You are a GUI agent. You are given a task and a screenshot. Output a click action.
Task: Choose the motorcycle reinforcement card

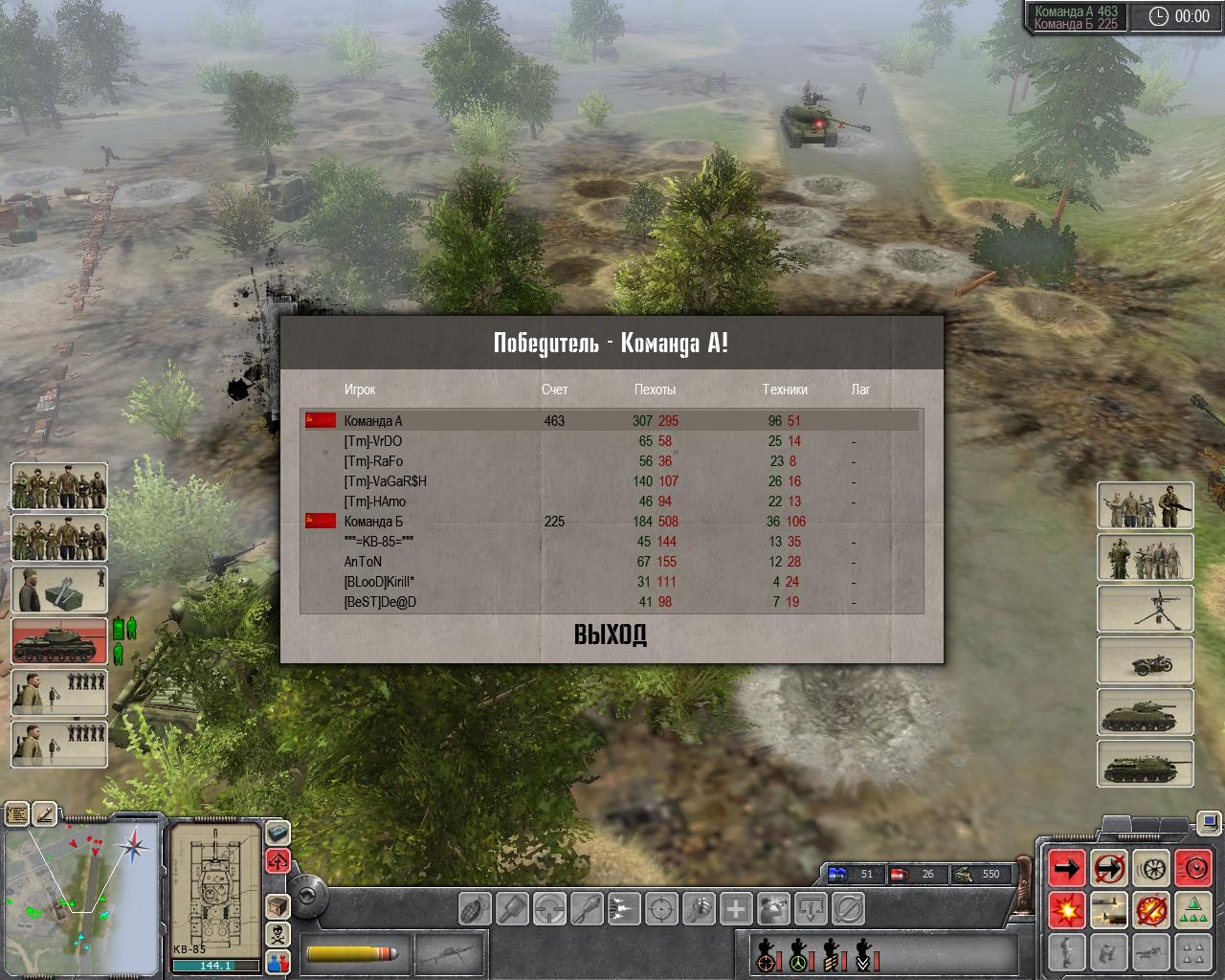[1145, 659]
